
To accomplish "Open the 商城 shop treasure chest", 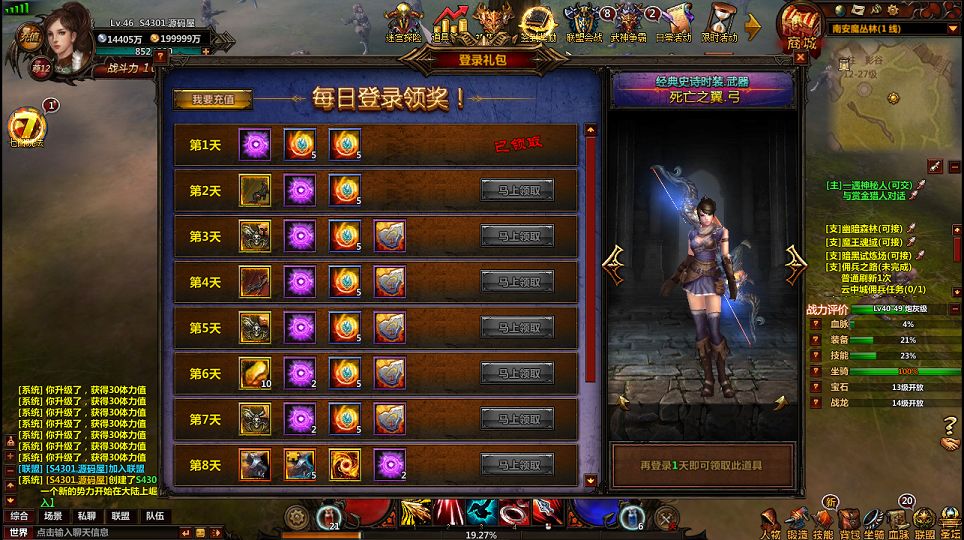I will (x=801, y=26).
